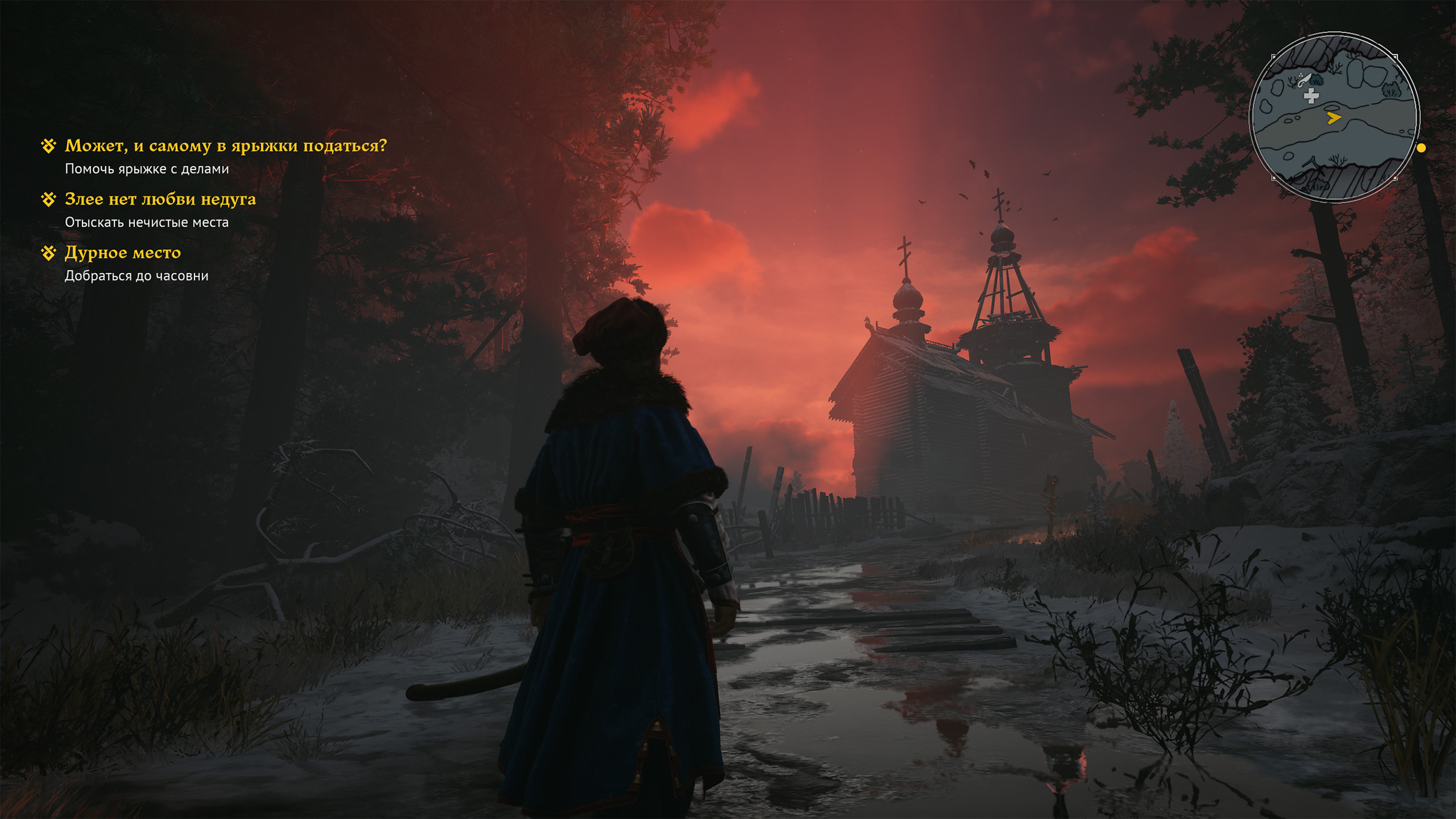Select the quest "Может, и самому в ярыжки податься?"
The height and width of the screenshot is (819, 1456).
pyautogui.click(x=225, y=146)
